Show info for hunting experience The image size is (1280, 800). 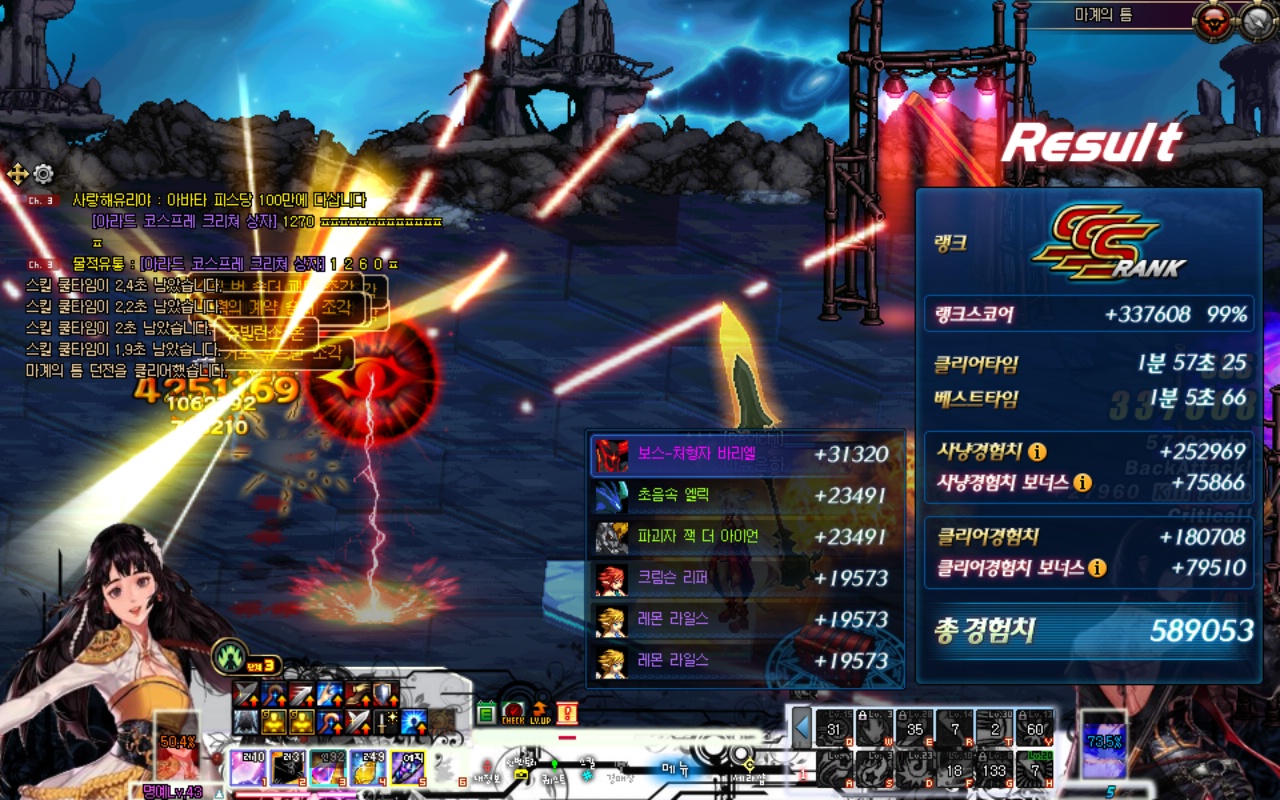pos(1038,452)
